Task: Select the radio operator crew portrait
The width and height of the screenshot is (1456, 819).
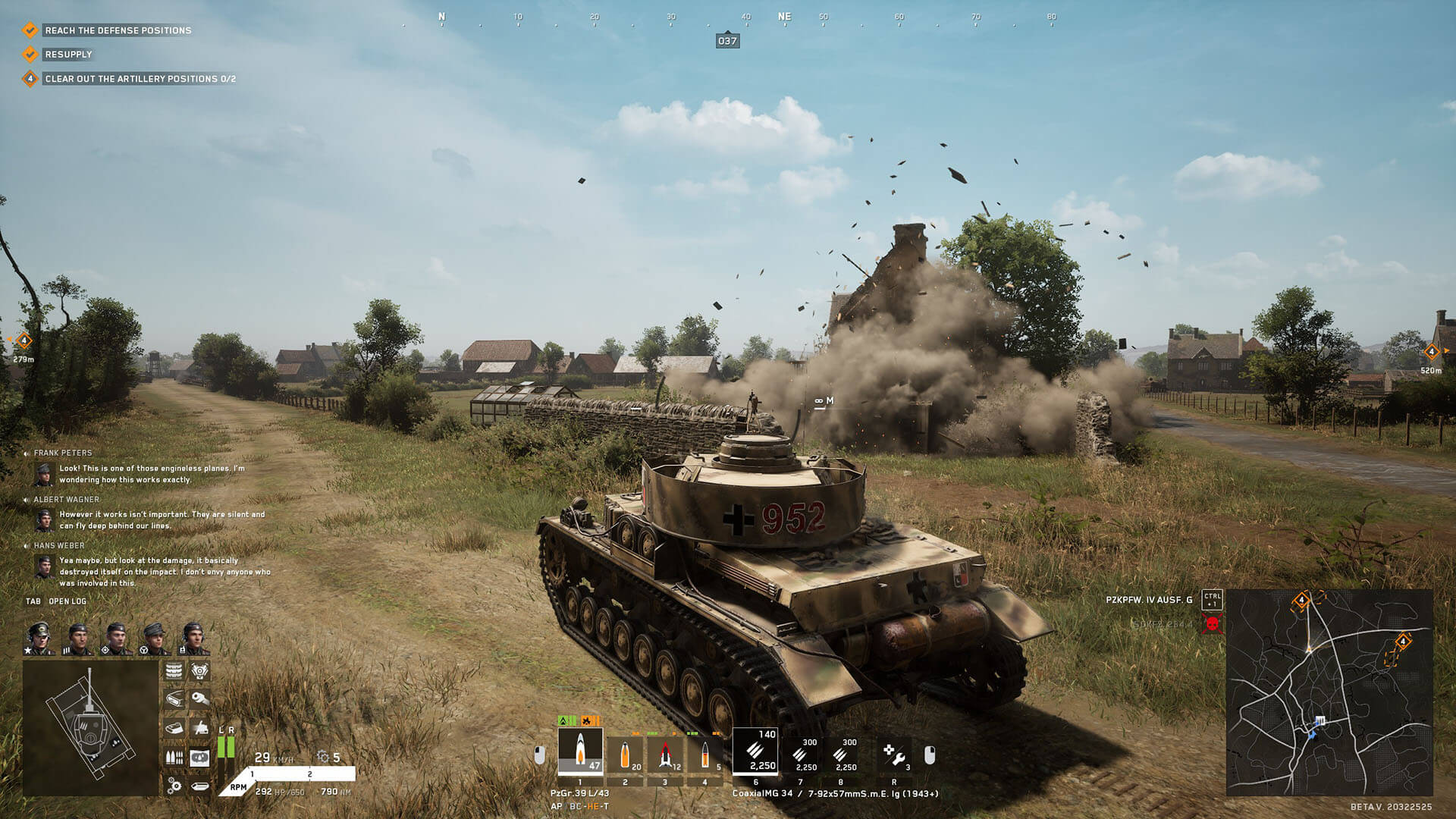Action: pyautogui.click(x=193, y=638)
